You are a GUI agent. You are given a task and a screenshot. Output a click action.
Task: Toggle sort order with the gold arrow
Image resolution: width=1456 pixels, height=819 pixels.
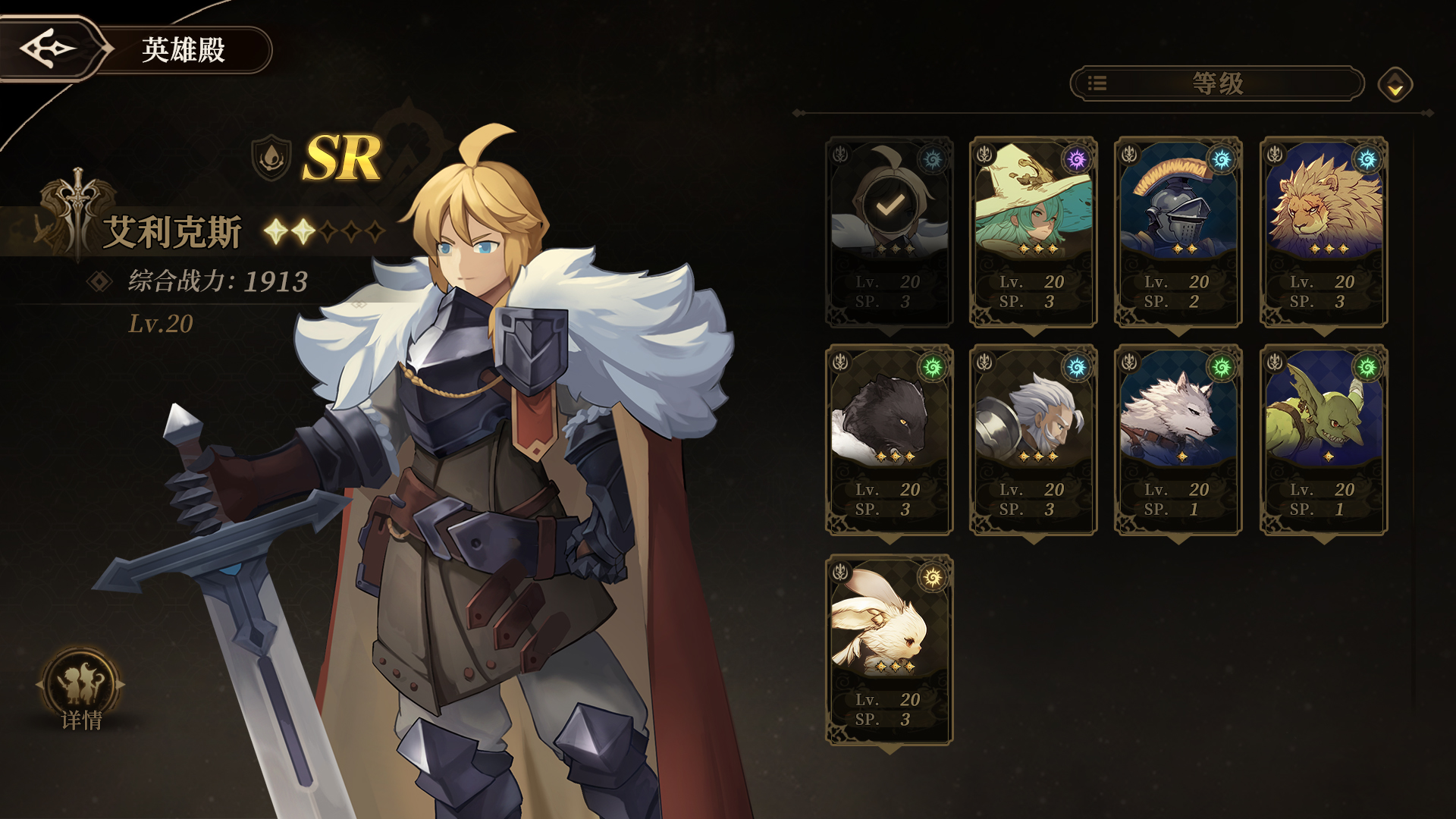(x=1395, y=85)
